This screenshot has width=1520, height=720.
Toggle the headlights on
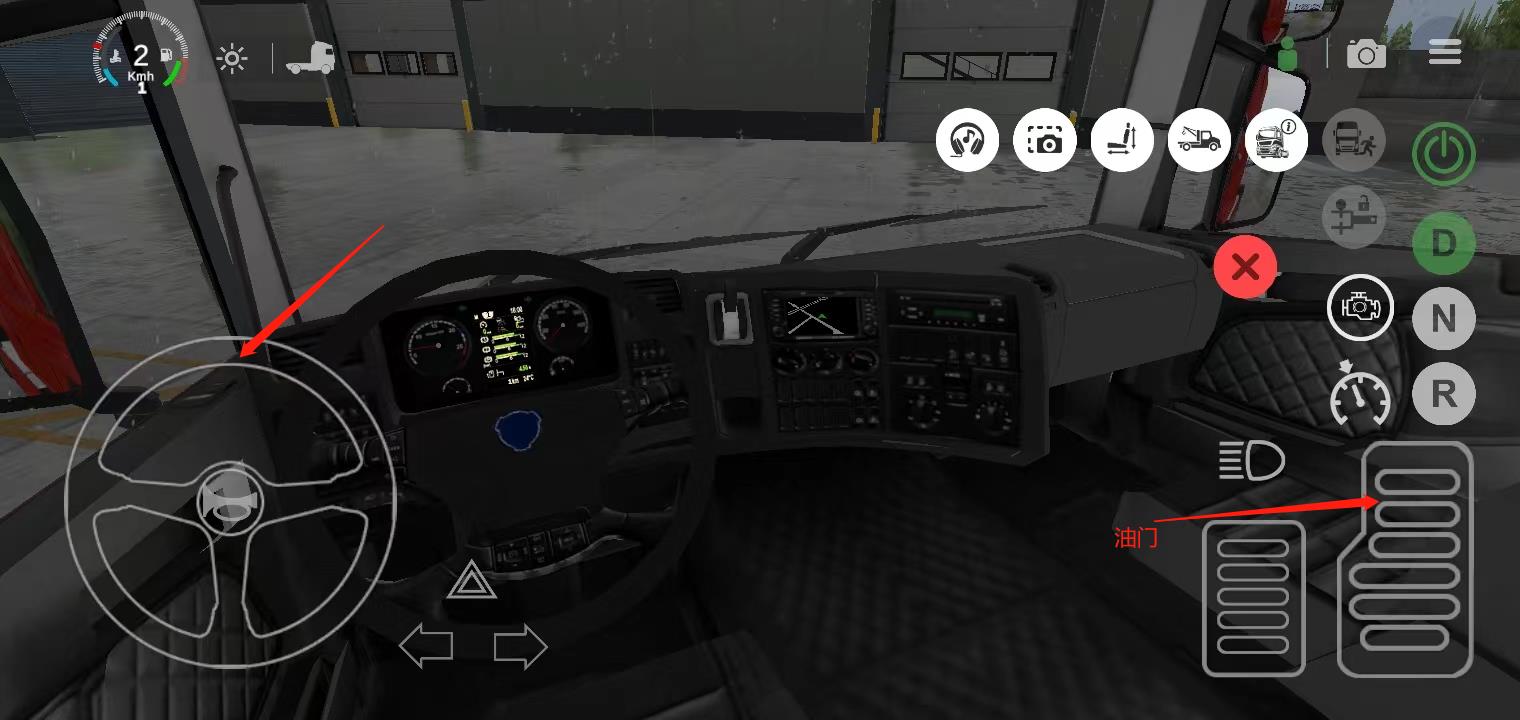pos(1253,461)
